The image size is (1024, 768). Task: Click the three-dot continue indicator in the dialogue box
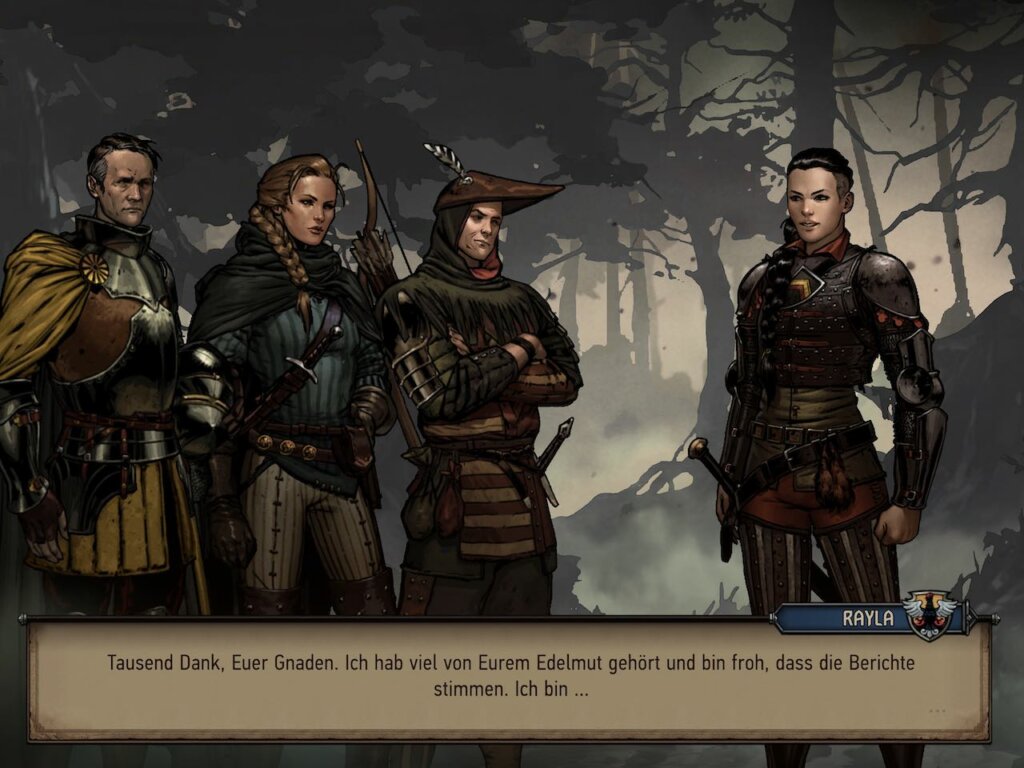[936, 711]
